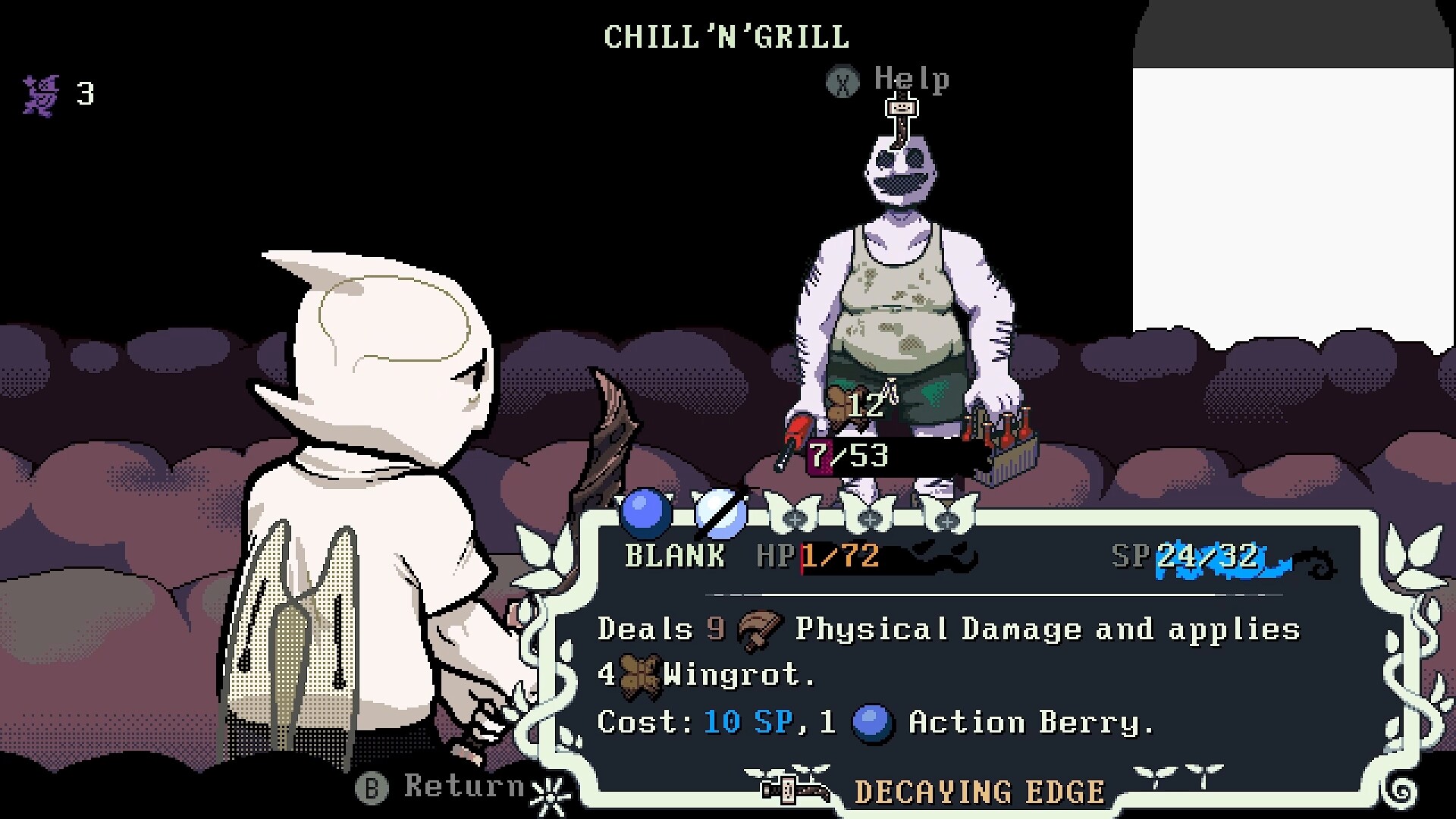
Task: Click the slashed spent Action Berry
Action: (720, 513)
